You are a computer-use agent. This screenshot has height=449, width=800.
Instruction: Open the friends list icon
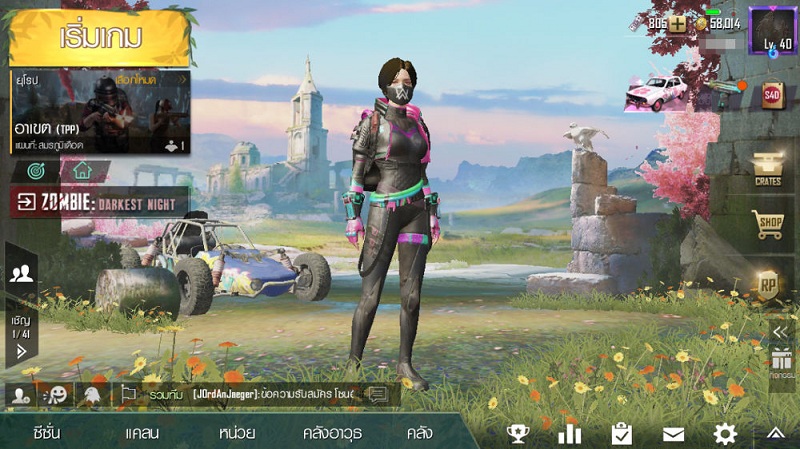point(21,275)
